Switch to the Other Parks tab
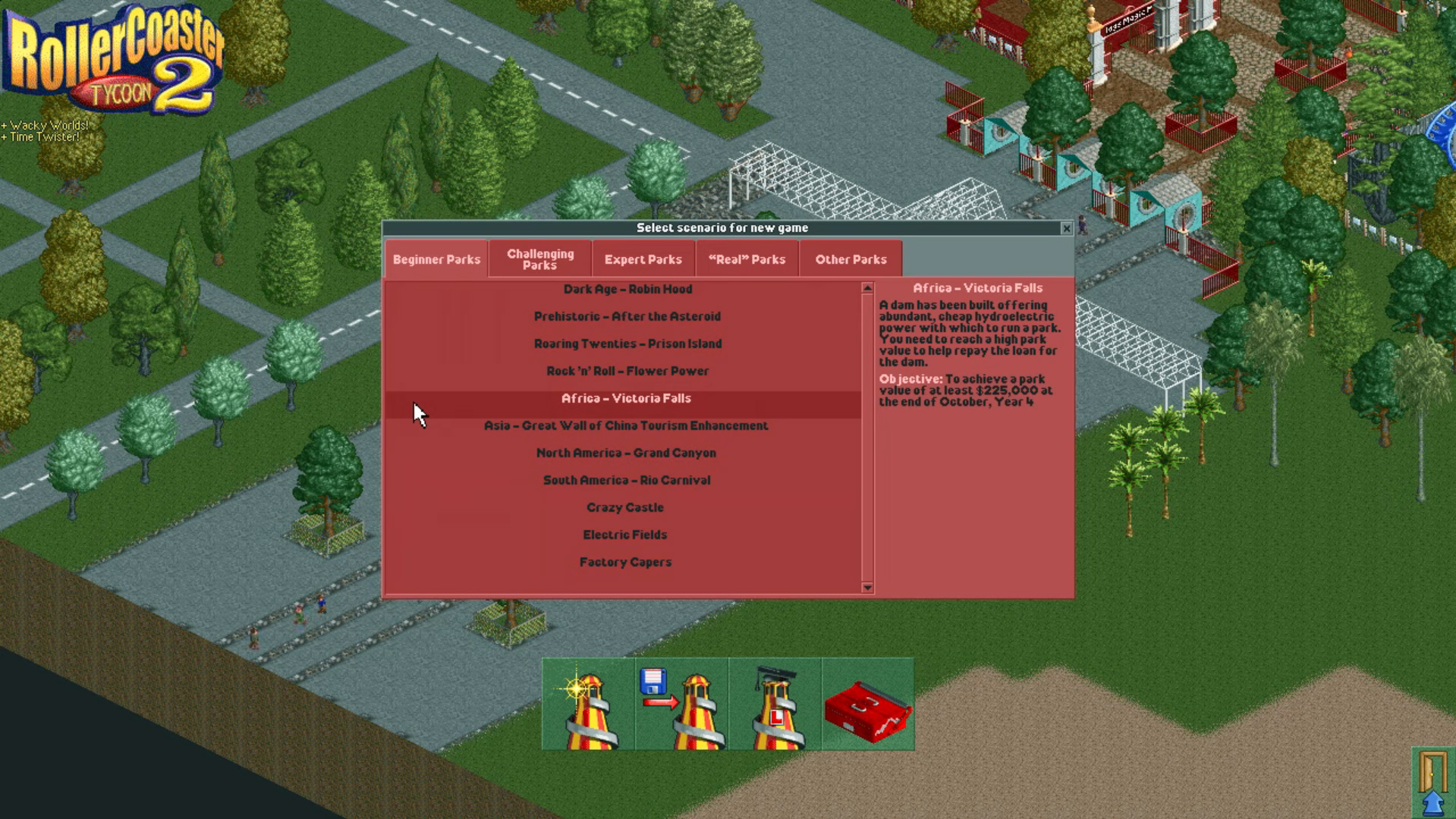 click(851, 259)
